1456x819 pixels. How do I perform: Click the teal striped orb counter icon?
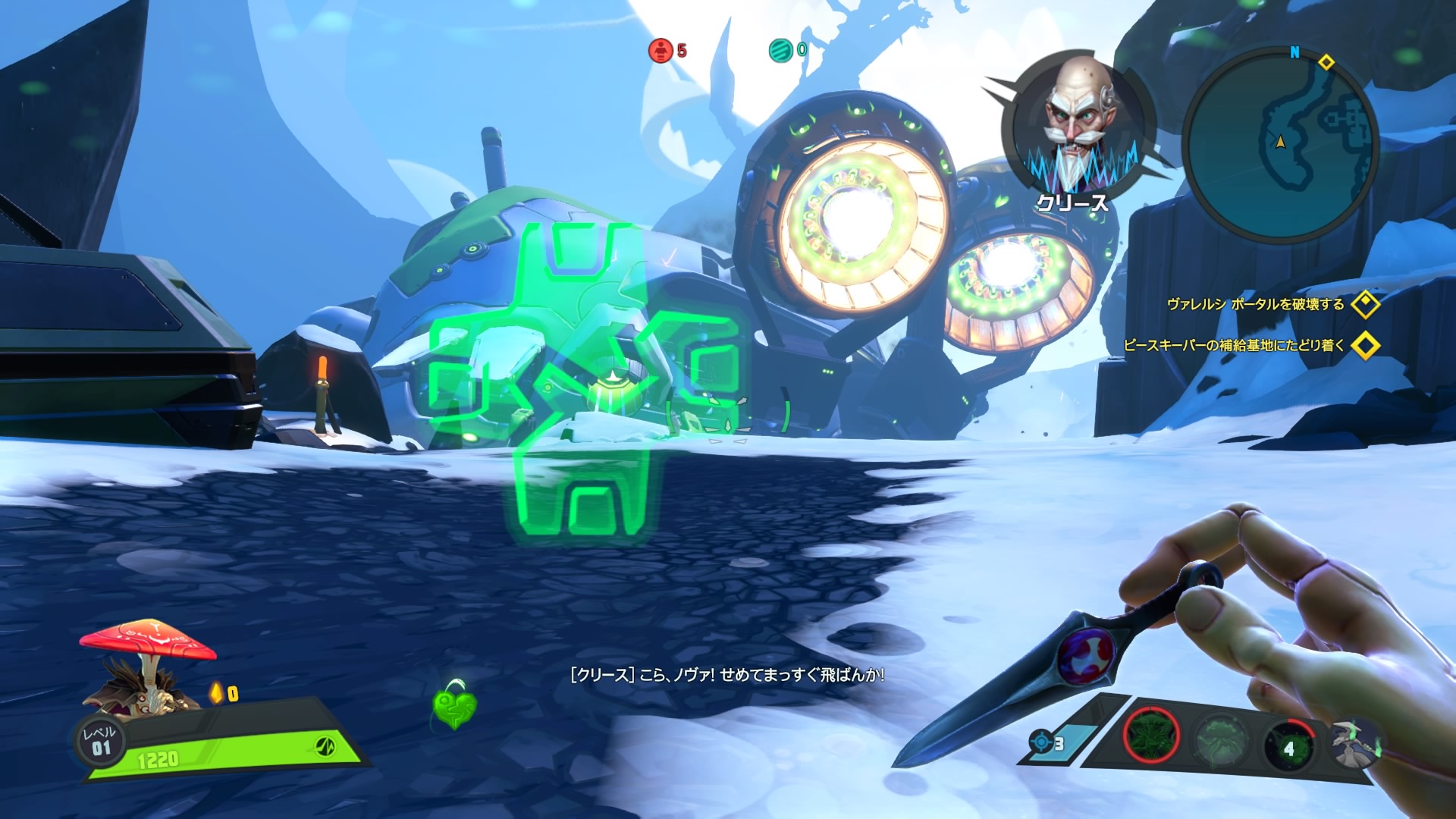coord(780,51)
